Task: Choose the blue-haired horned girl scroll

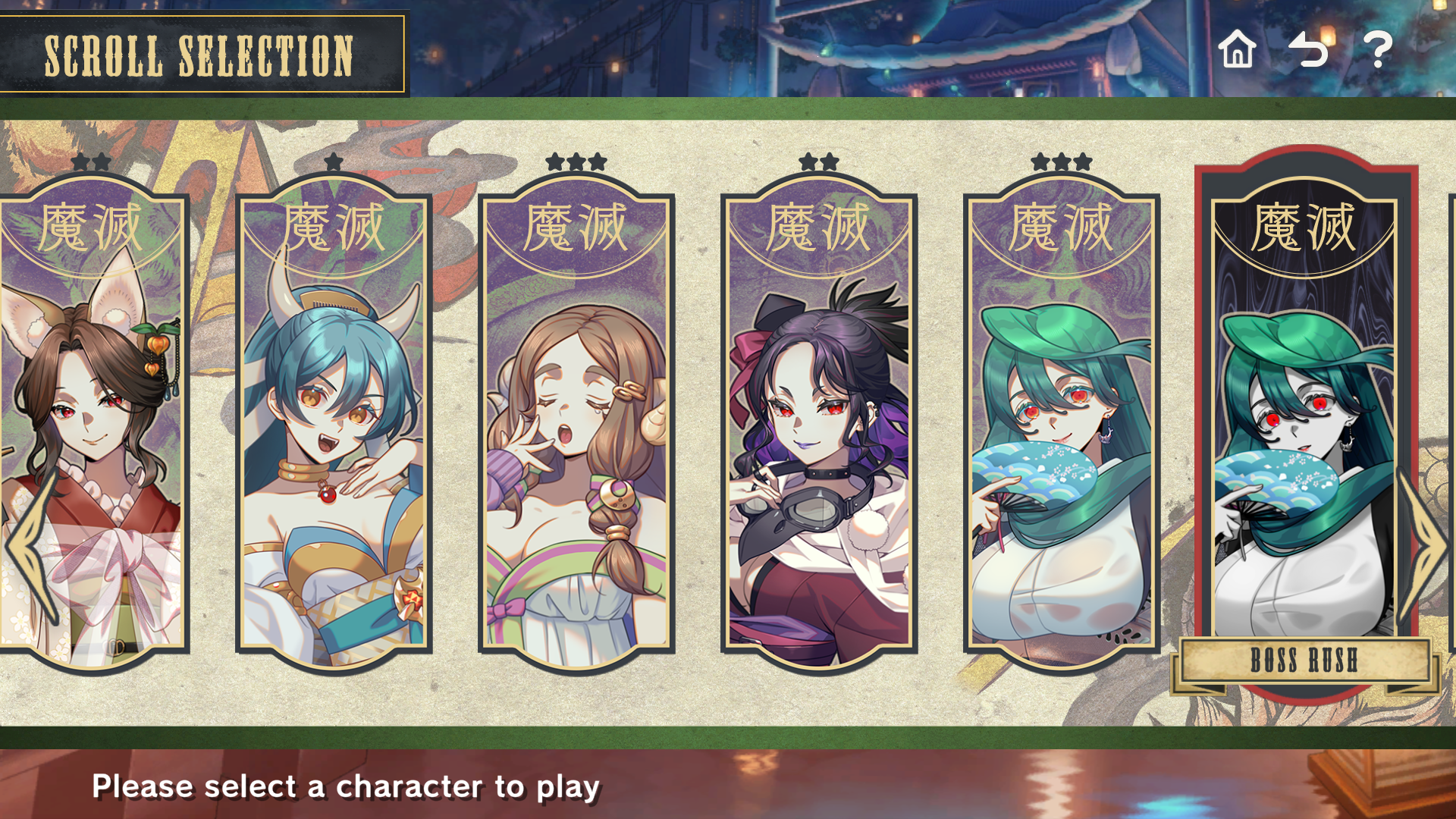Action: tap(334, 425)
